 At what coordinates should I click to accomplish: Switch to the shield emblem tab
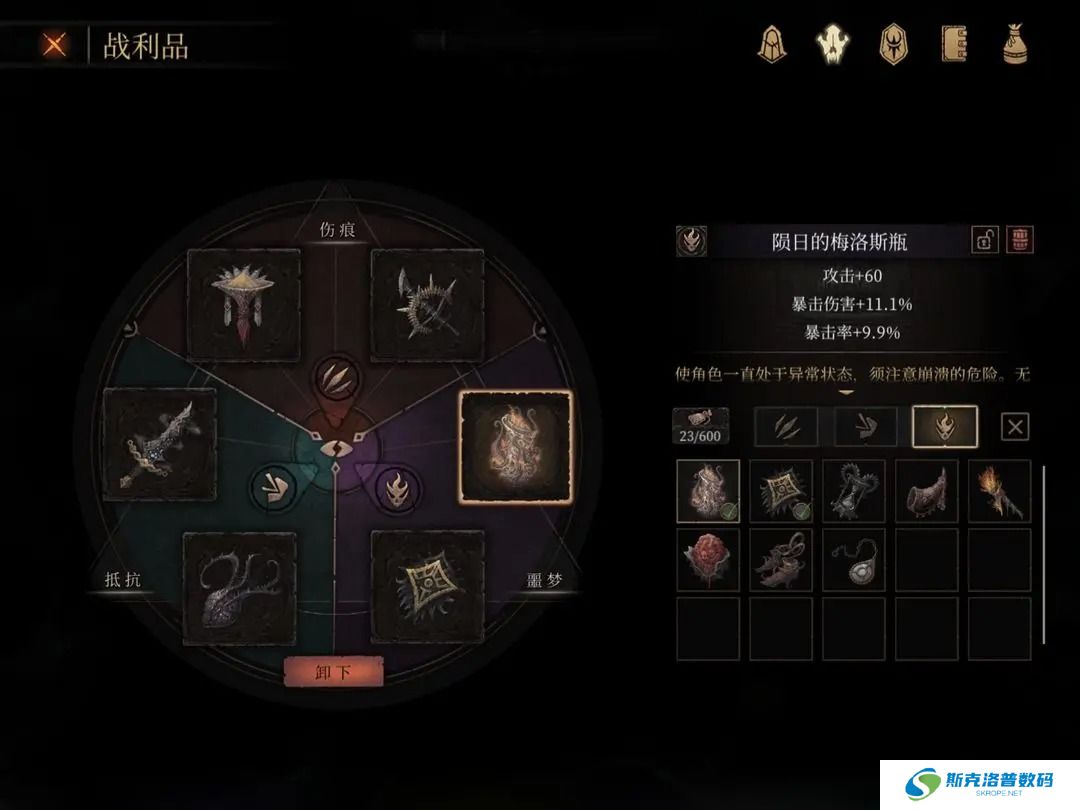tap(892, 44)
